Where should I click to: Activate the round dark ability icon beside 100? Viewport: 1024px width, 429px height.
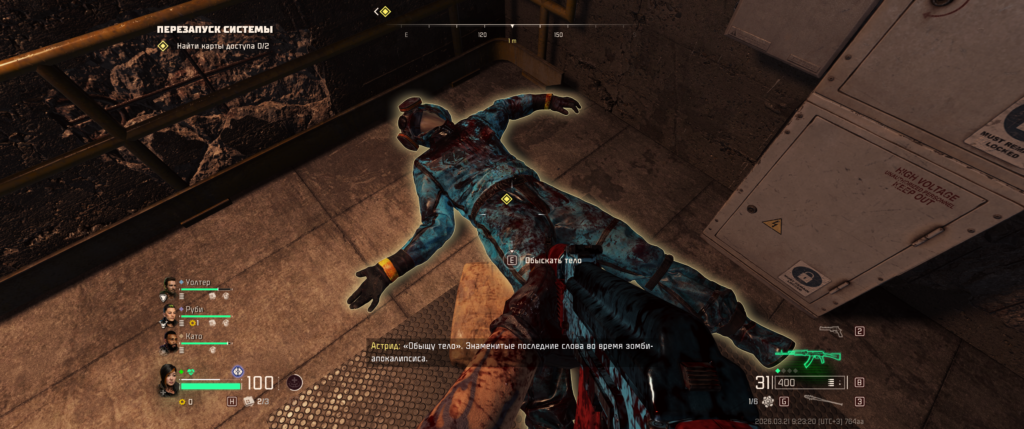294,381
